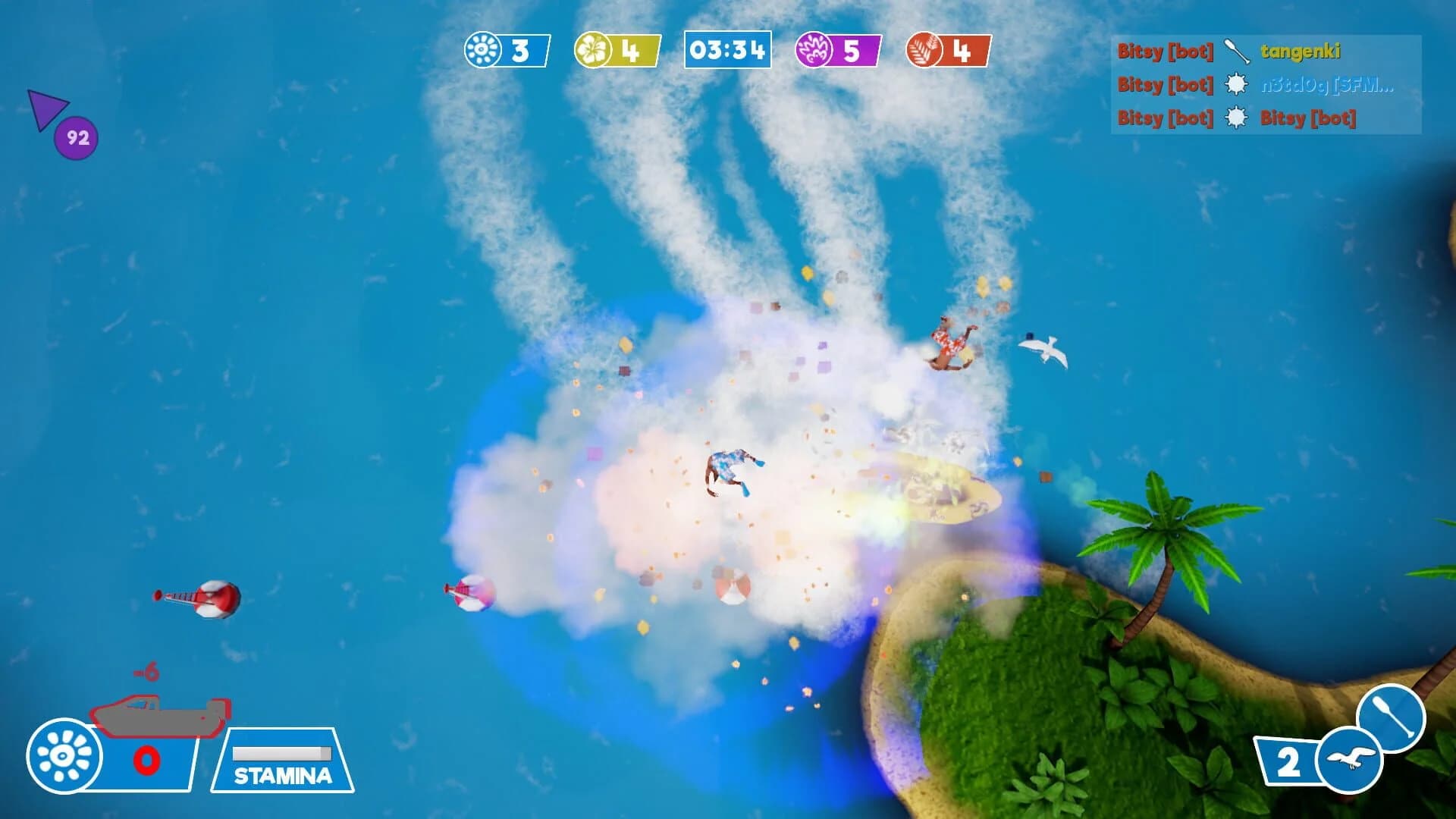Click the Bitsy [bot] name in kill feed

coord(1165,52)
